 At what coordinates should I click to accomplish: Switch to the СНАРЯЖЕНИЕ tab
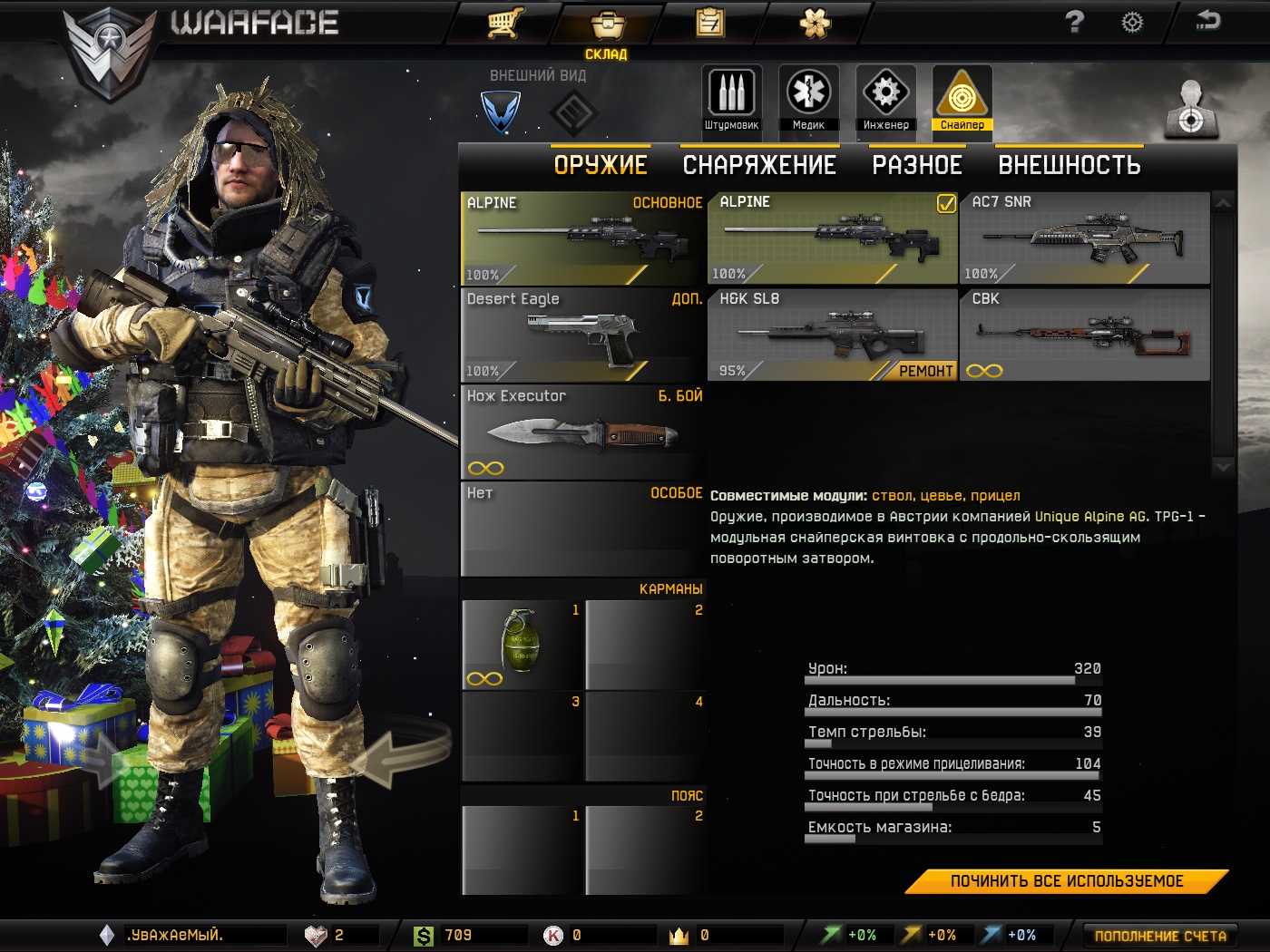point(759,165)
